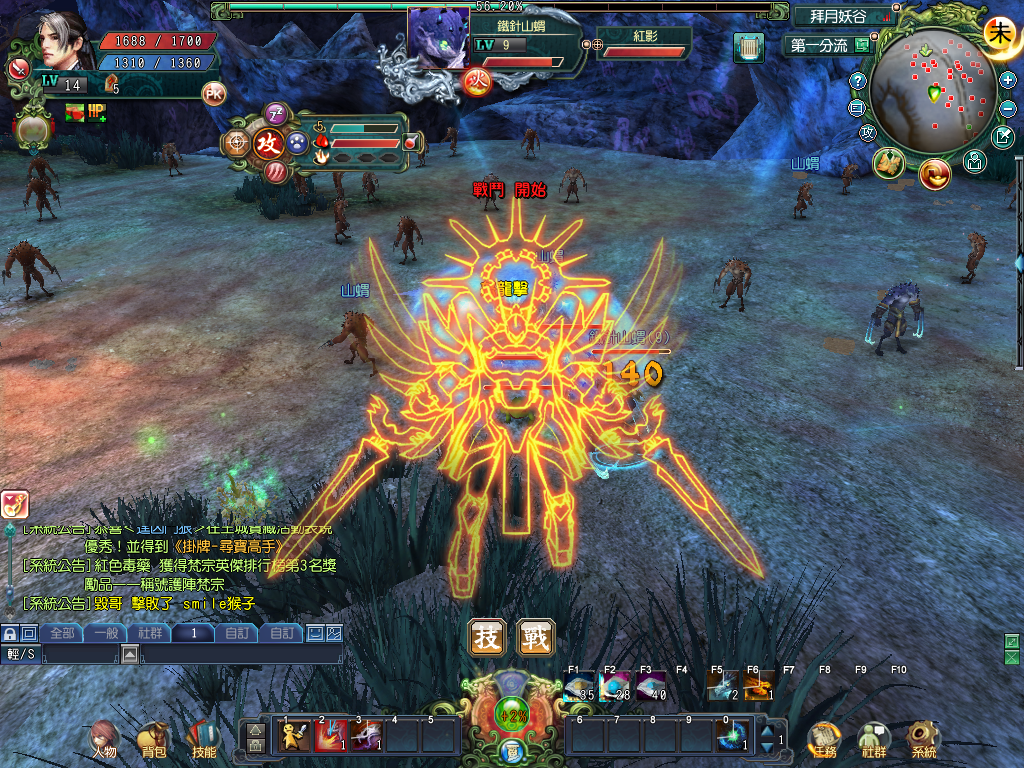Click the minimap question mark help button
The width and height of the screenshot is (1024, 768).
[857, 80]
